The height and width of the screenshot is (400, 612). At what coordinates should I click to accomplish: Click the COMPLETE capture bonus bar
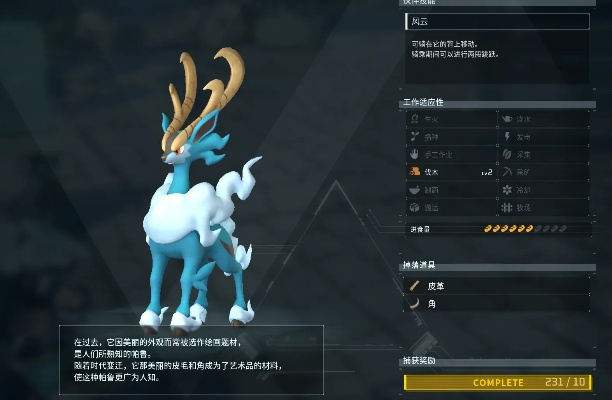click(x=496, y=382)
